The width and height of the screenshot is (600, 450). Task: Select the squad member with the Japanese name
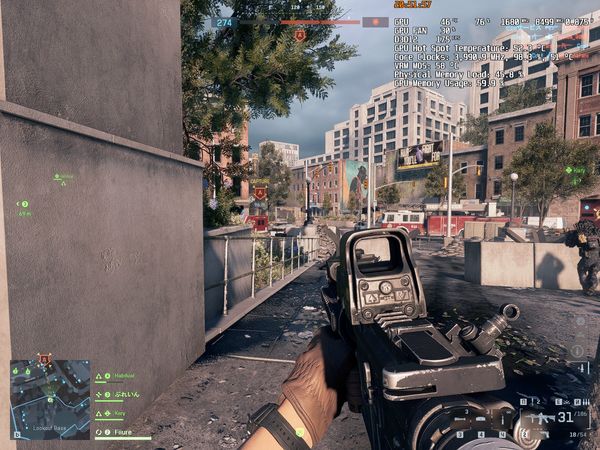123,394
